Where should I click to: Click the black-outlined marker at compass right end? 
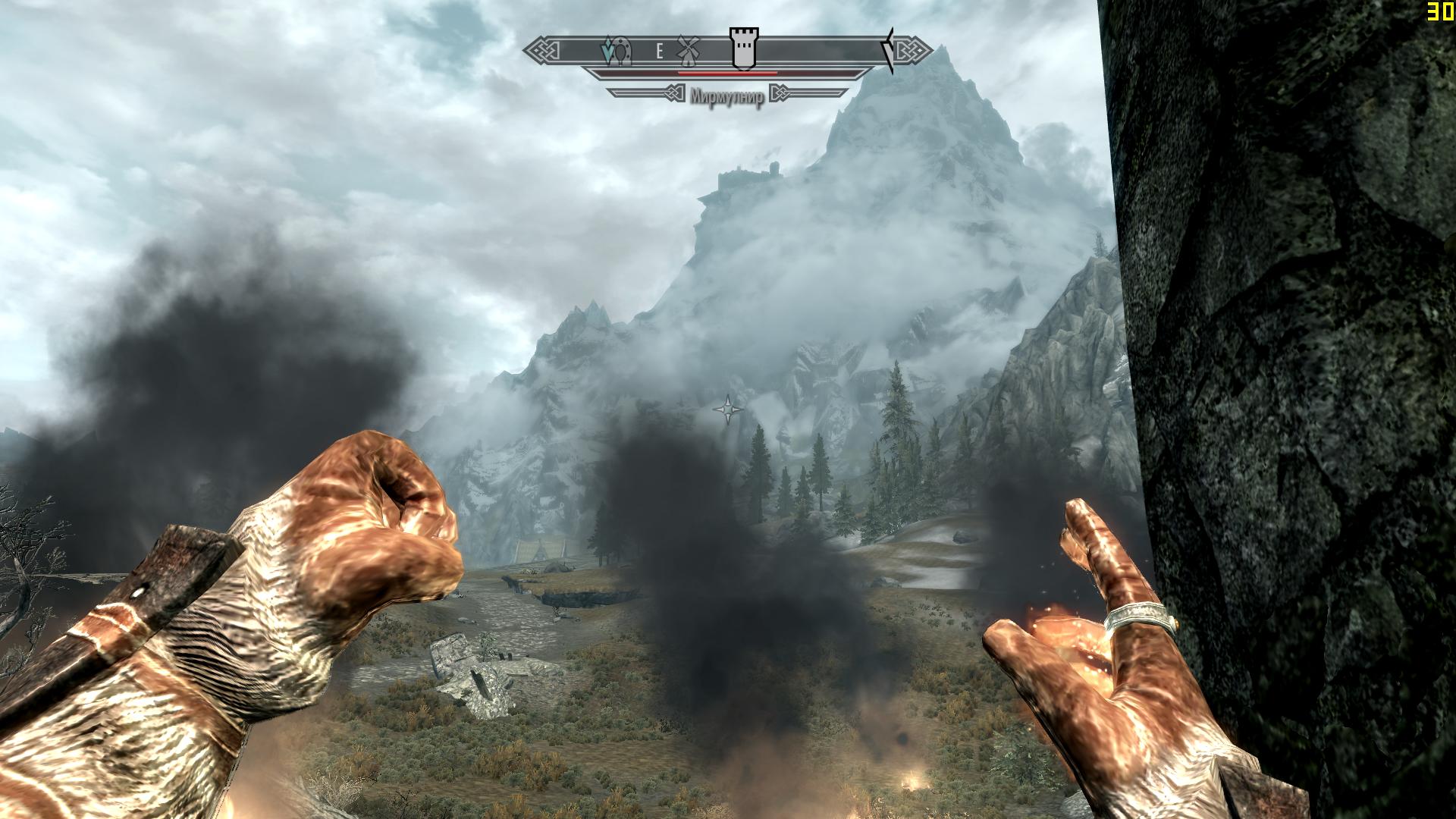[x=889, y=51]
